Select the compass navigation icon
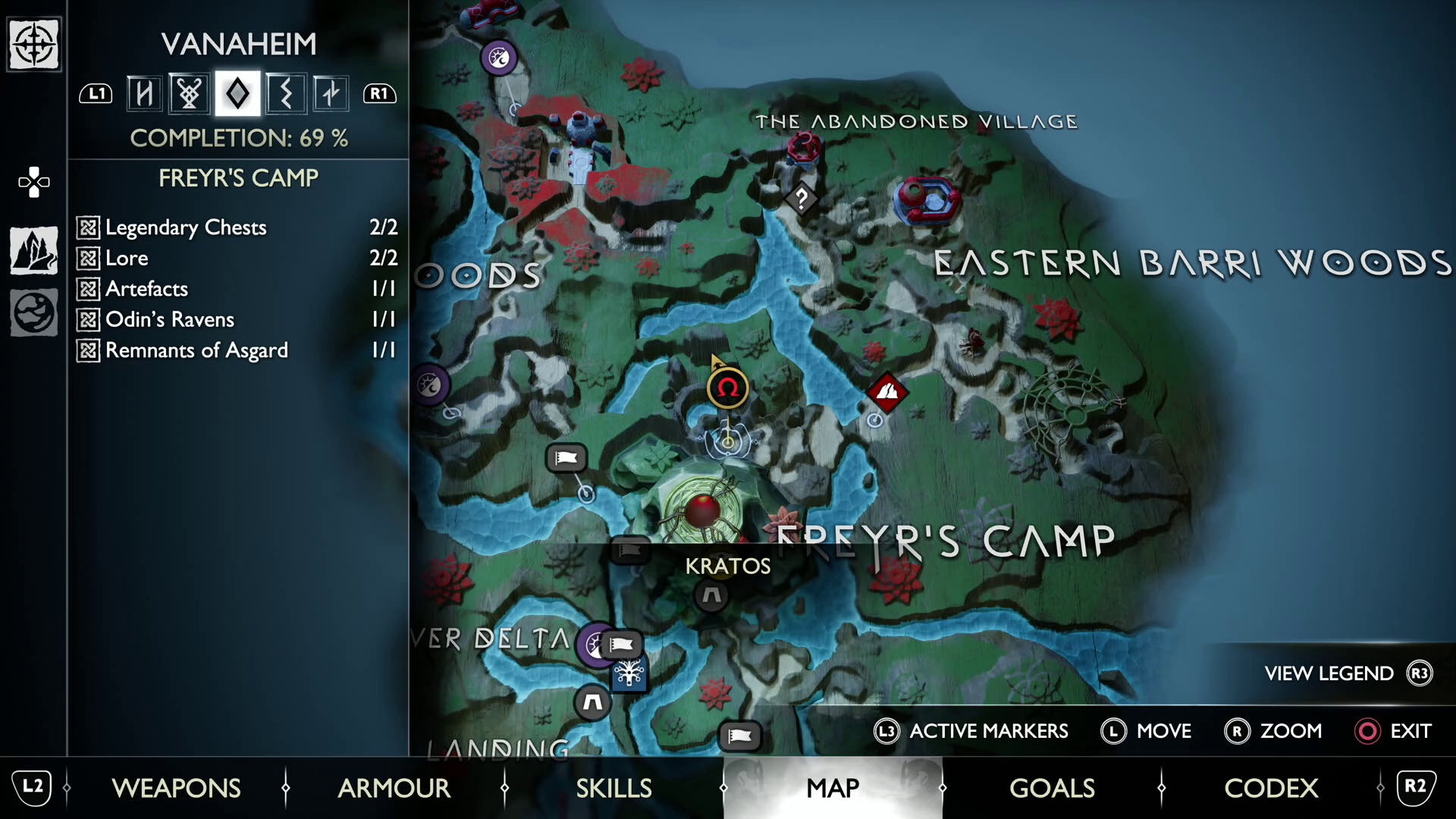This screenshot has width=1456, height=819. click(x=33, y=45)
